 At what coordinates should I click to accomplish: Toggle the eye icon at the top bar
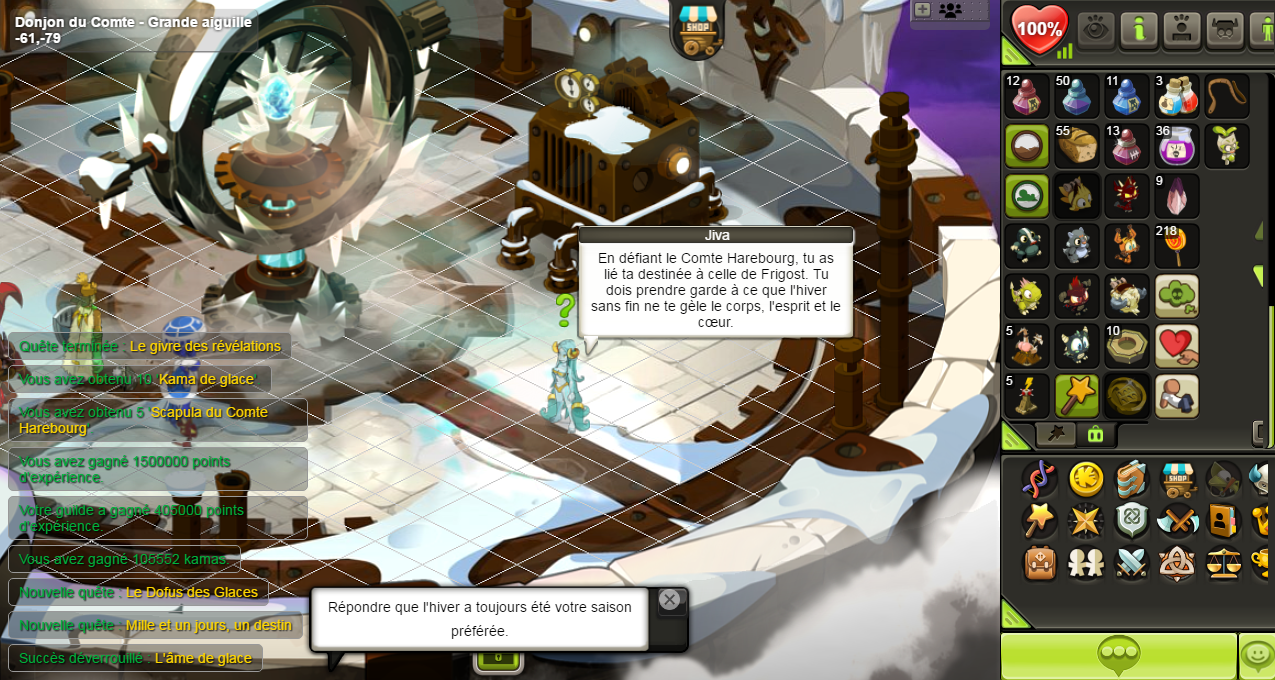[1095, 29]
